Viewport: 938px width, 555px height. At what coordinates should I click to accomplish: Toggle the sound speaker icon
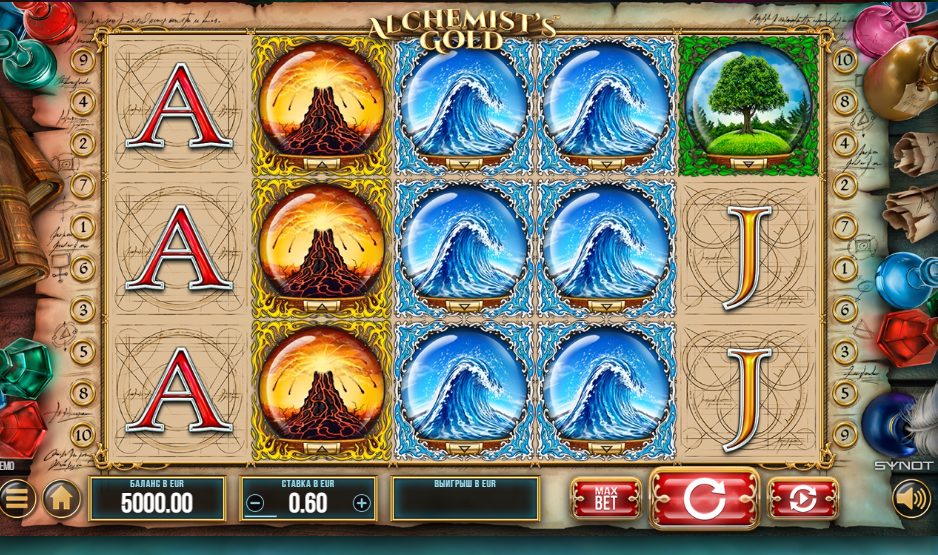[910, 497]
